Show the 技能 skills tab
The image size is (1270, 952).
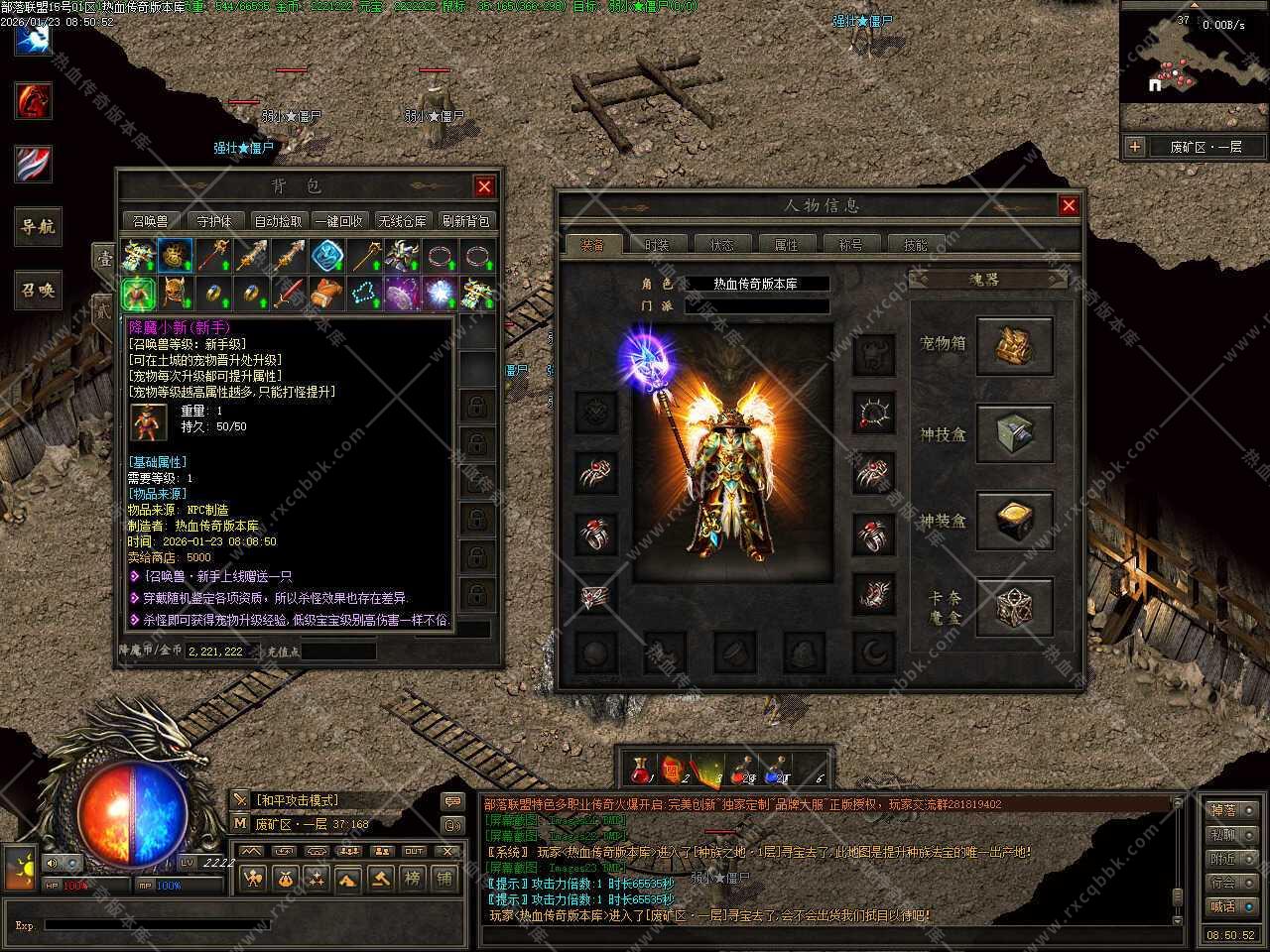pos(915,244)
